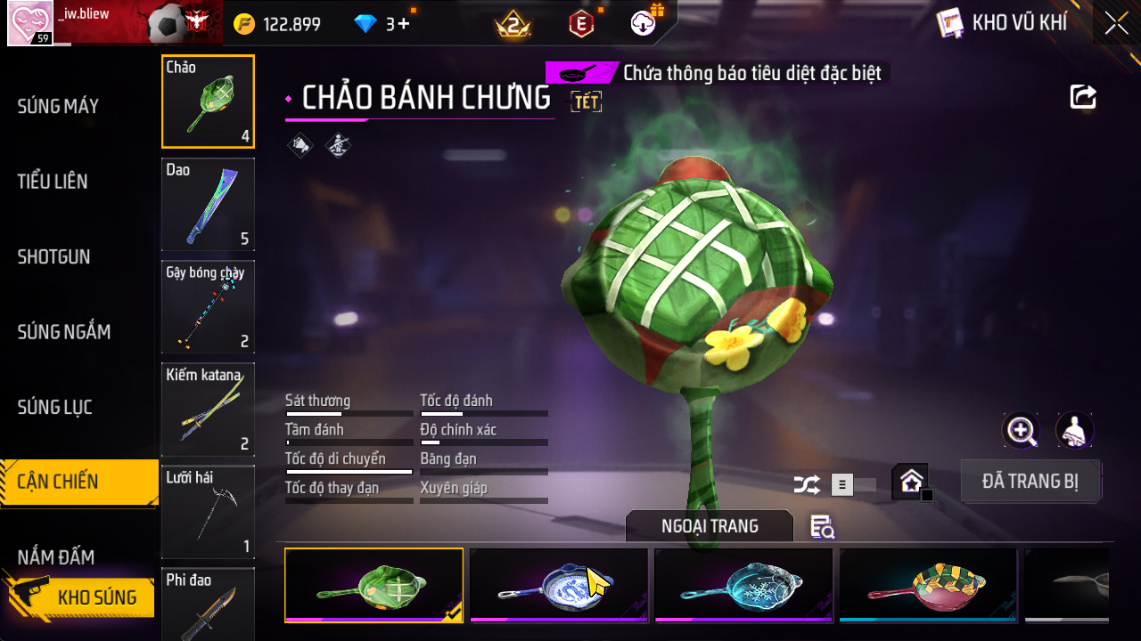Open the NẮM ĐẤM category
The width and height of the screenshot is (1141, 641).
point(56,557)
